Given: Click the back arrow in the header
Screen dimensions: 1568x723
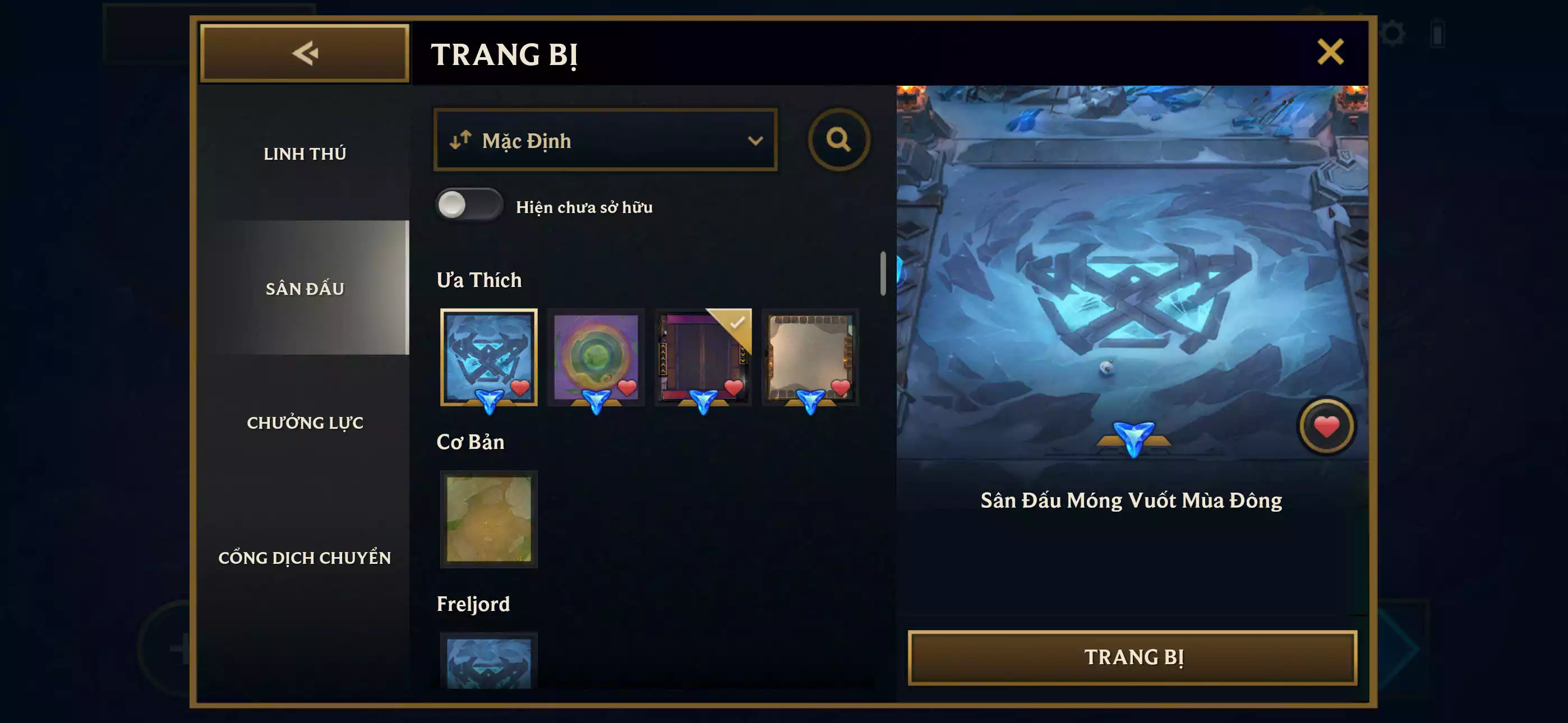Looking at the screenshot, I should click(x=303, y=54).
